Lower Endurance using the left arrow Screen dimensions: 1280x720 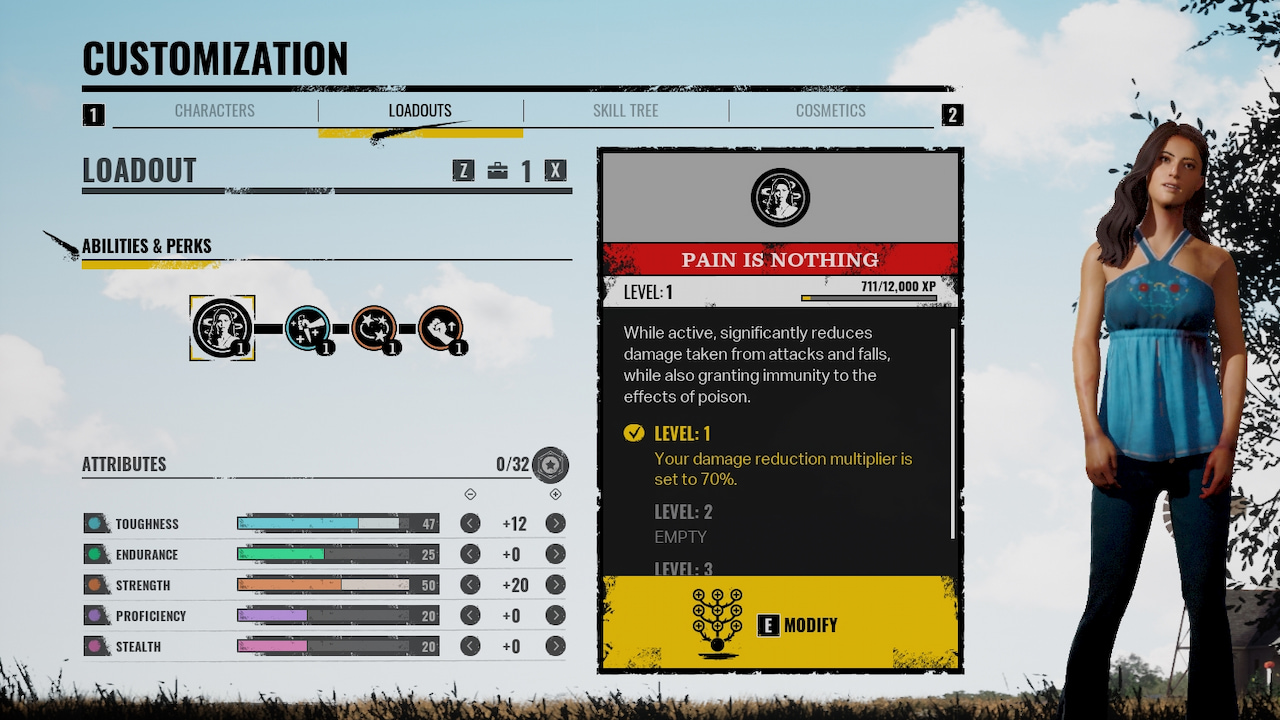470,554
